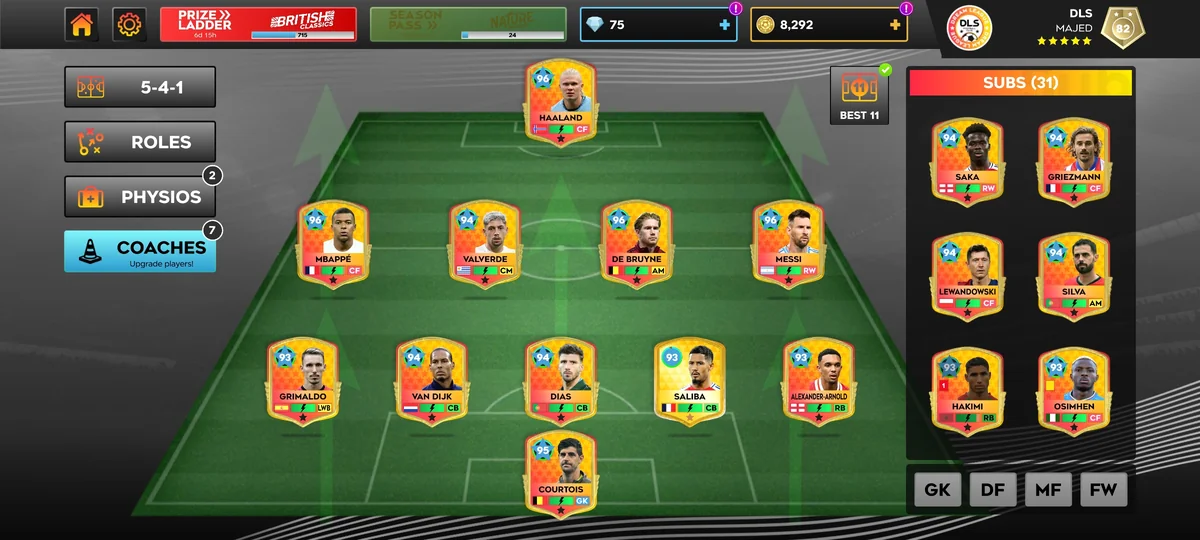Pick Van Dijk's defender card
Screen dimensions: 1200x540
coord(431,380)
